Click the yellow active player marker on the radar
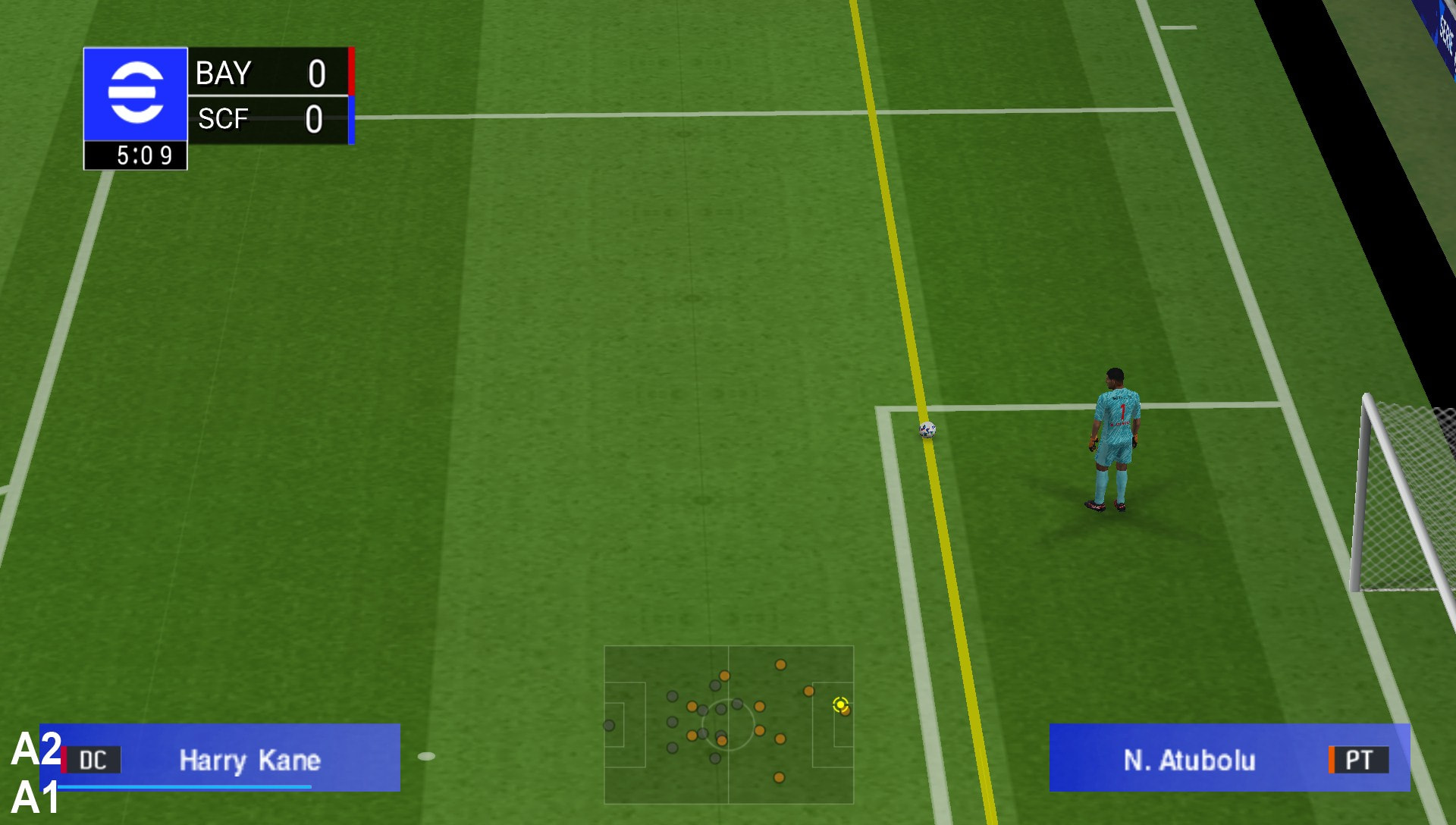Viewport: 1456px width, 825px height. tap(840, 706)
